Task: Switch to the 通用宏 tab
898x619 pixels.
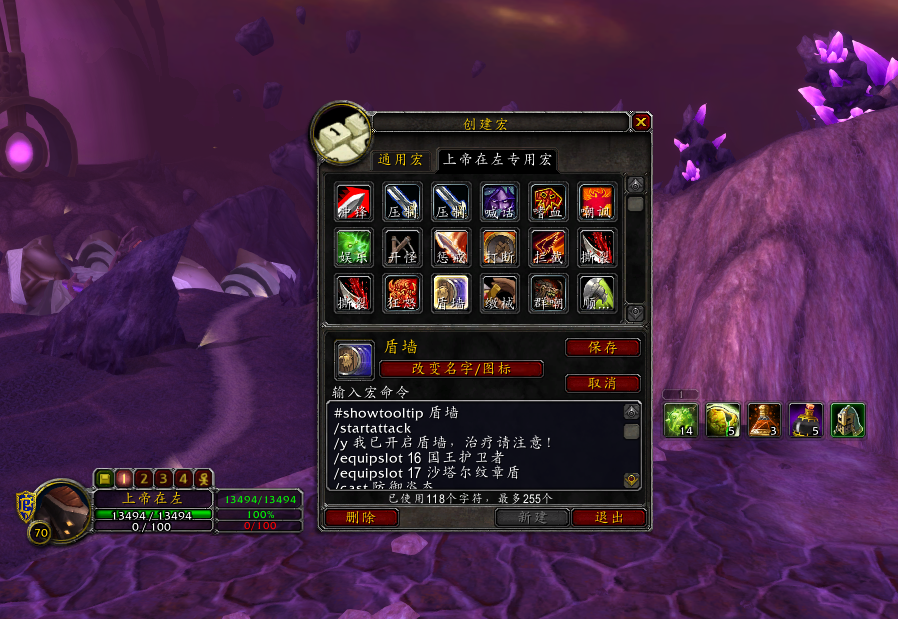Action: coord(400,160)
